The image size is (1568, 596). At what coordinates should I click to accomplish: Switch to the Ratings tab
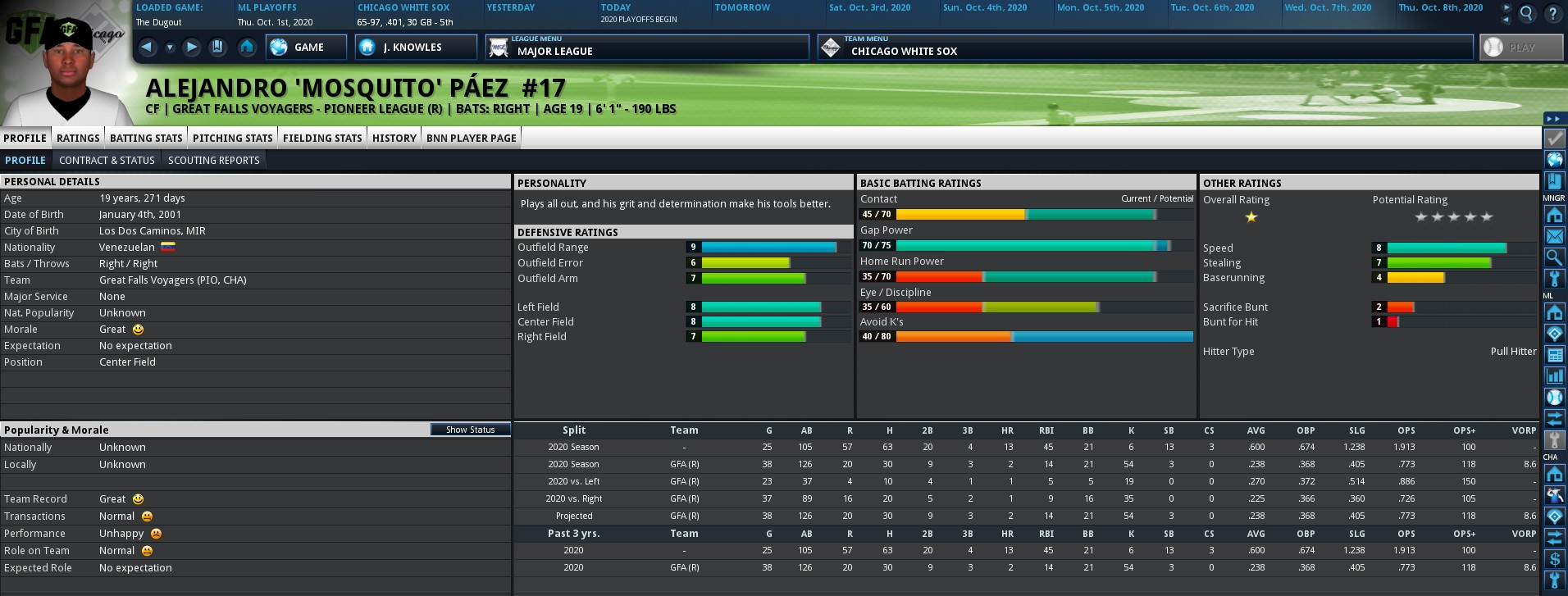[78, 138]
